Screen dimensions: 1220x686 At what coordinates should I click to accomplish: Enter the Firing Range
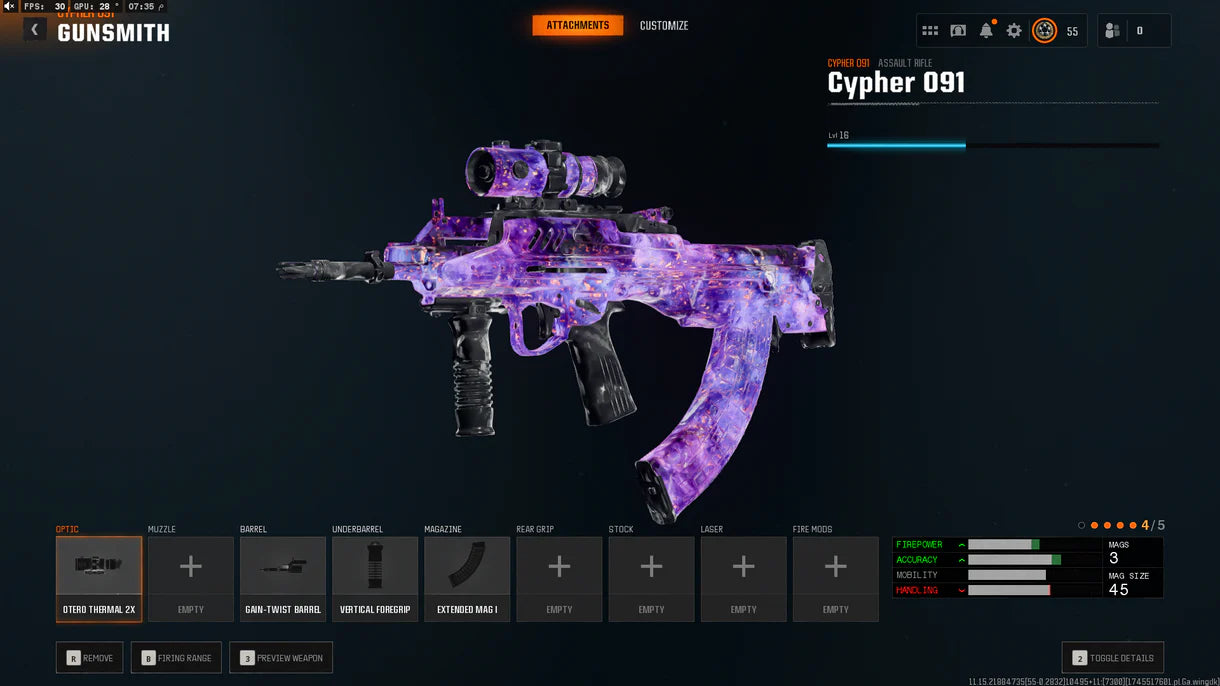click(176, 658)
